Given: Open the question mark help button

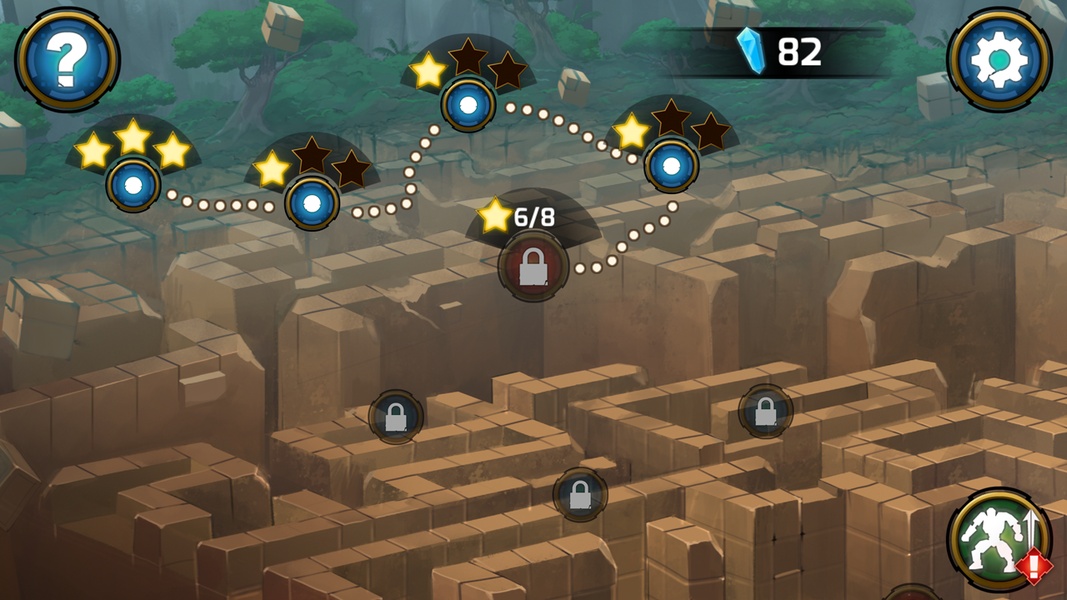Looking at the screenshot, I should (x=67, y=60).
